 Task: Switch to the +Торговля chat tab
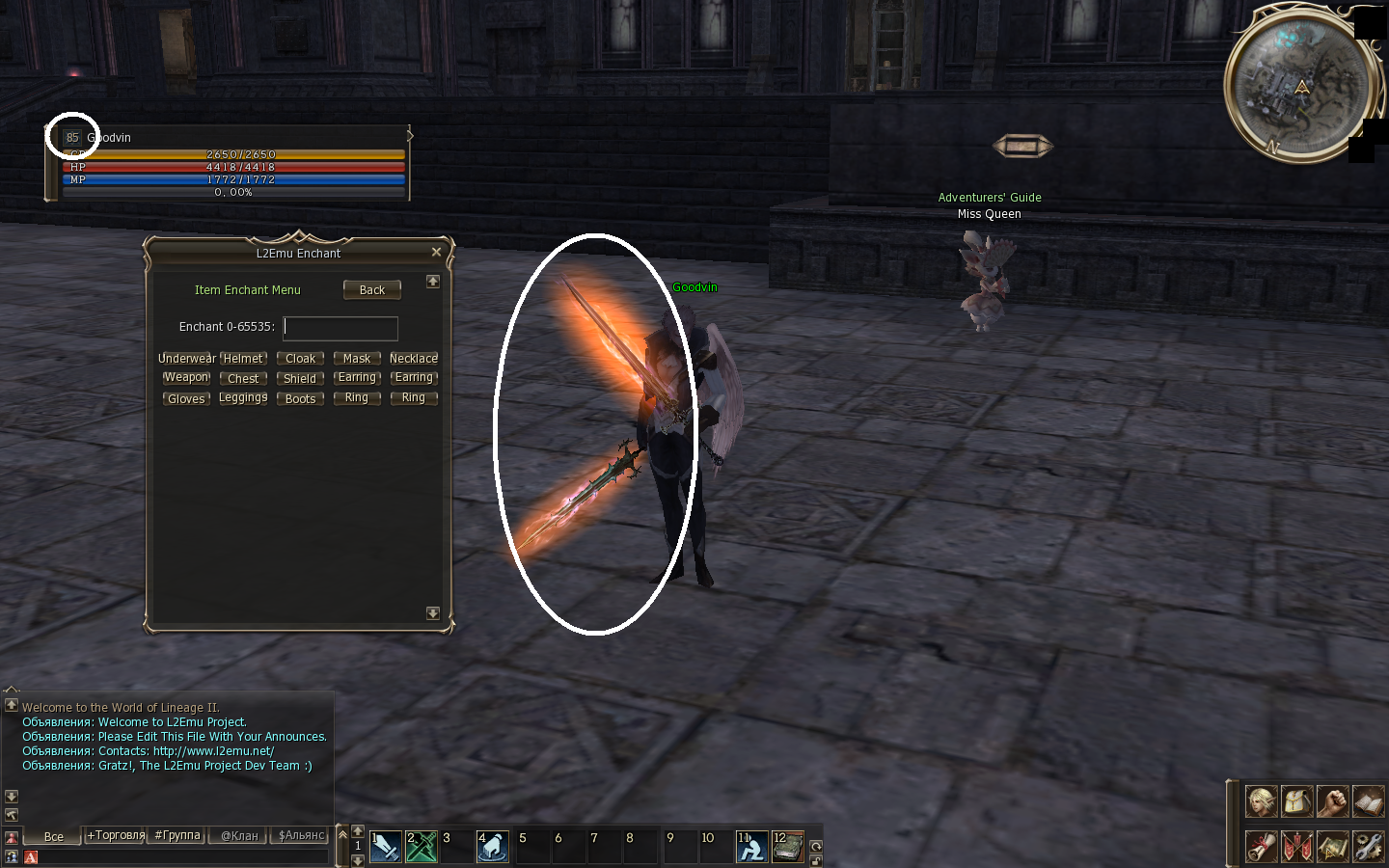click(x=116, y=836)
